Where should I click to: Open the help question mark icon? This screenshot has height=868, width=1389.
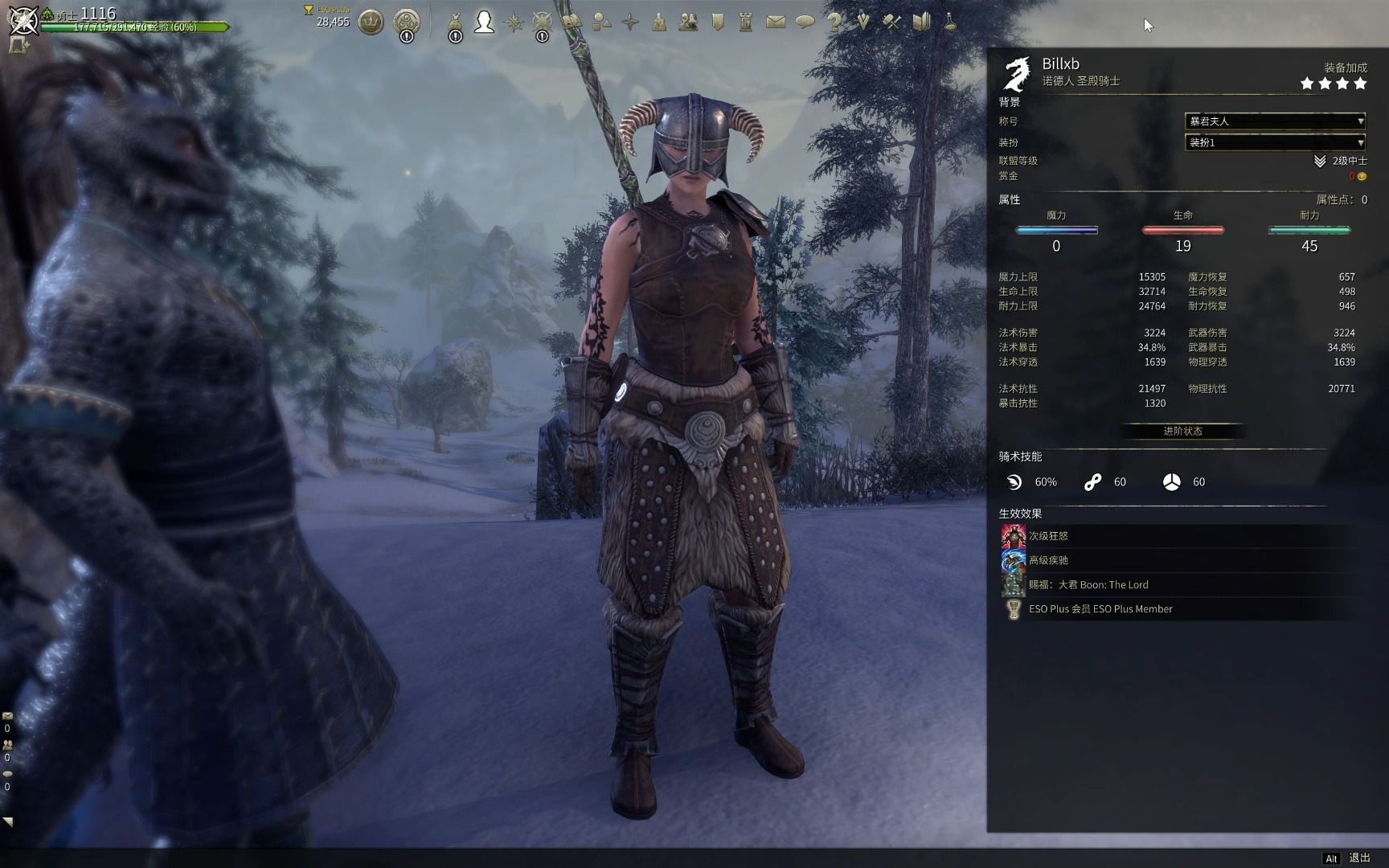834,22
